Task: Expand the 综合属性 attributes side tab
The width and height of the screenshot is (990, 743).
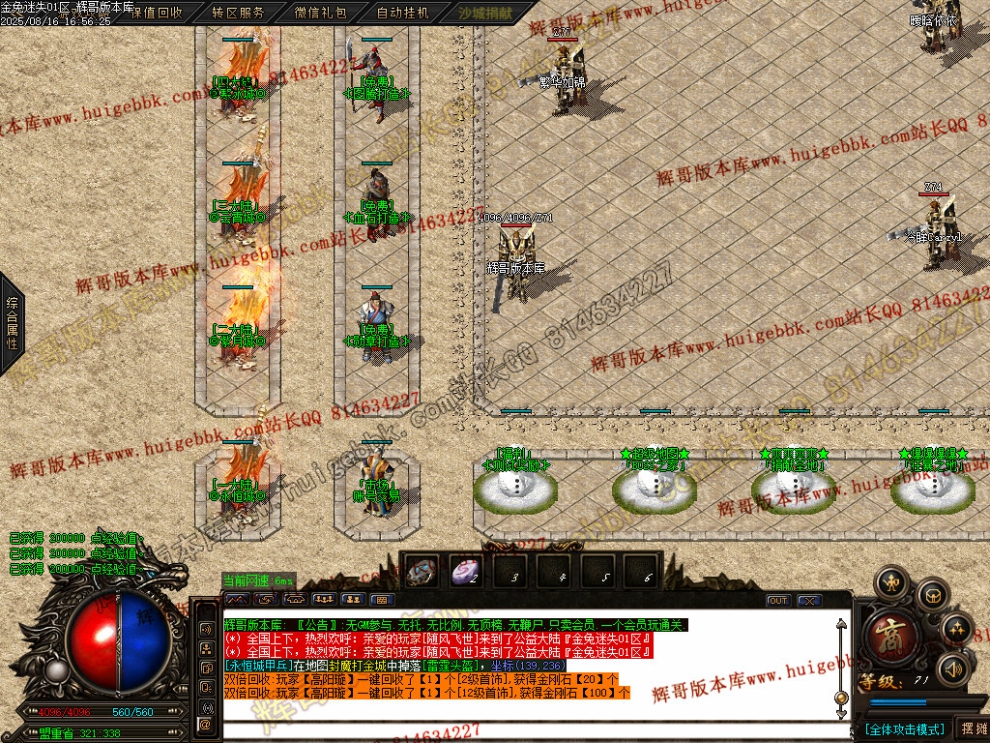Action: pyautogui.click(x=12, y=322)
